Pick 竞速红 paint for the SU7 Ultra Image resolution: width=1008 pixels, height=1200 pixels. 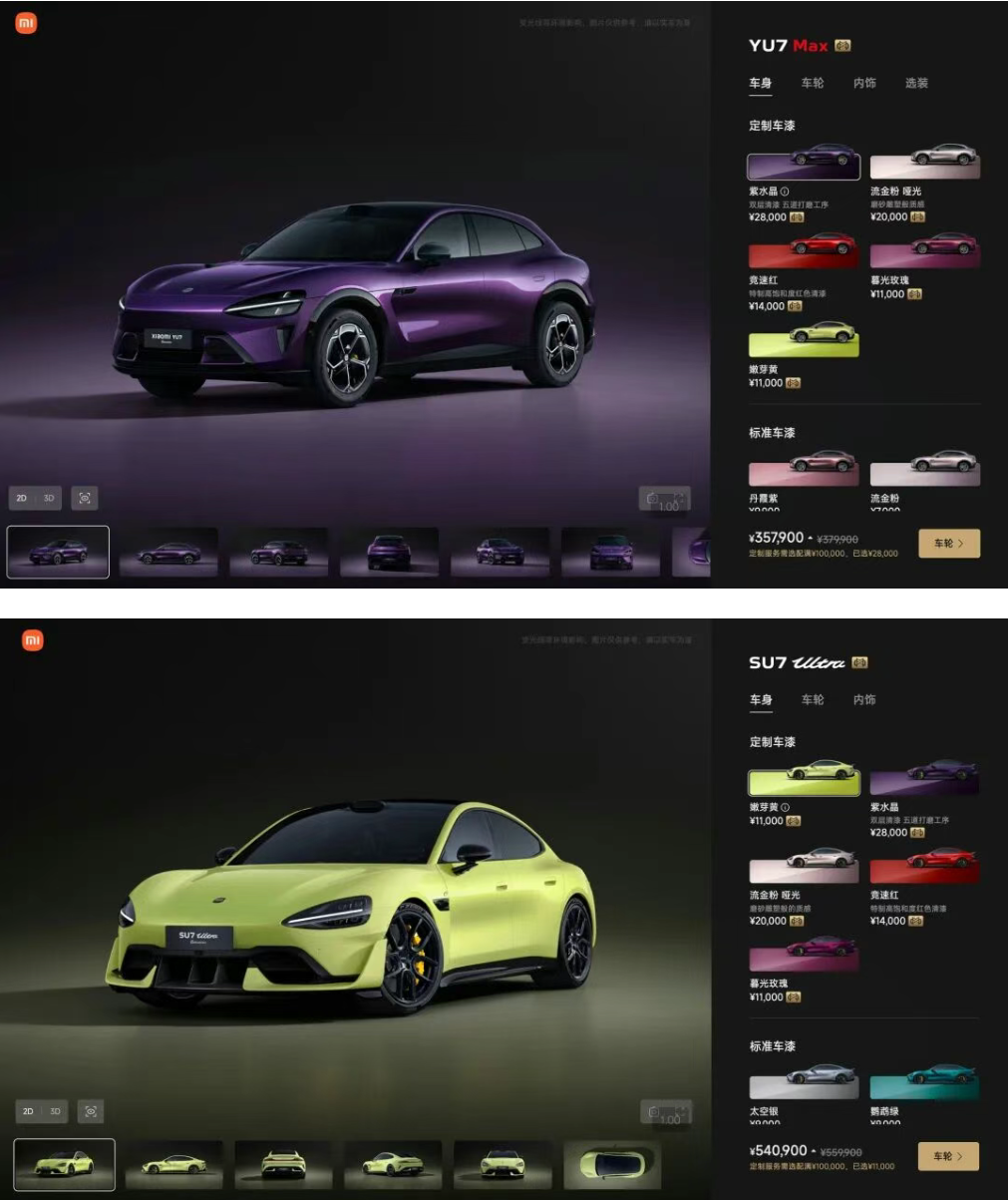click(925, 865)
